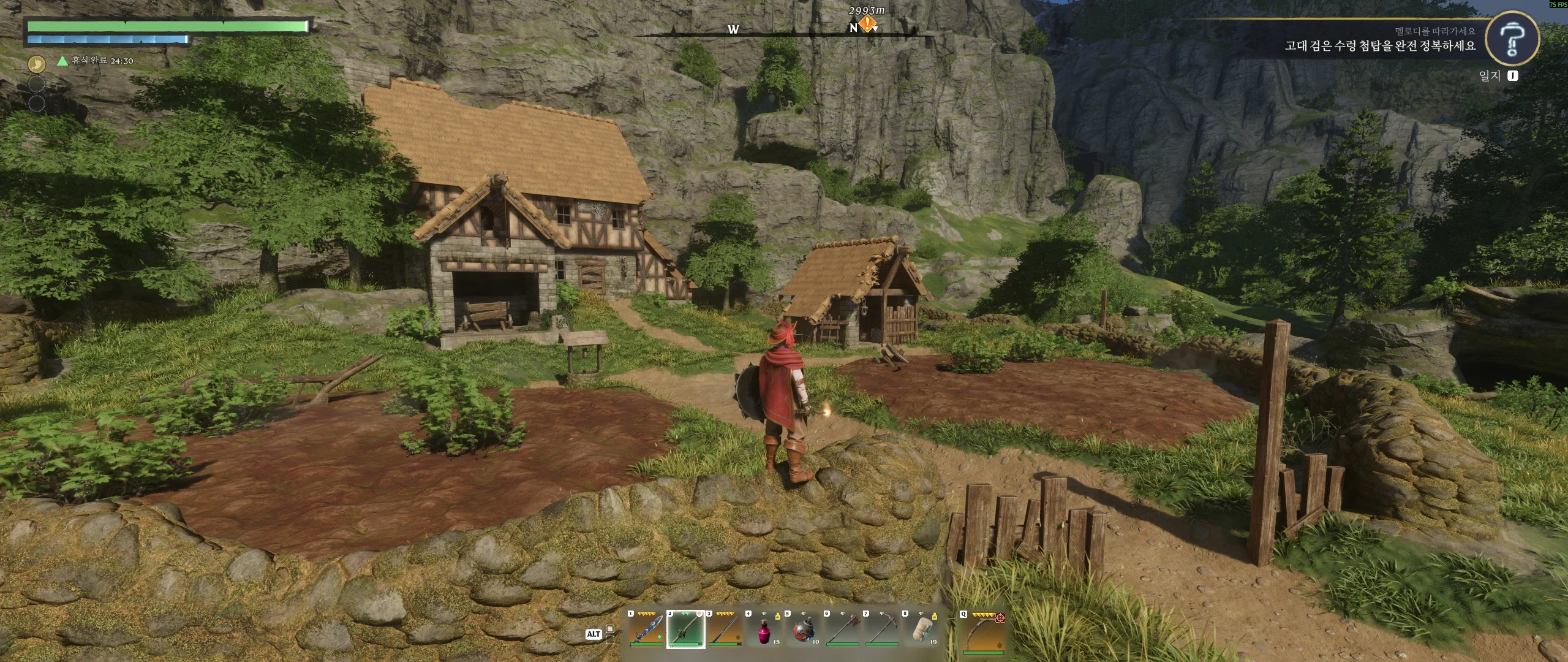The image size is (1568, 662).
Task: Select the red bomb in slot 5
Action: coord(803,629)
